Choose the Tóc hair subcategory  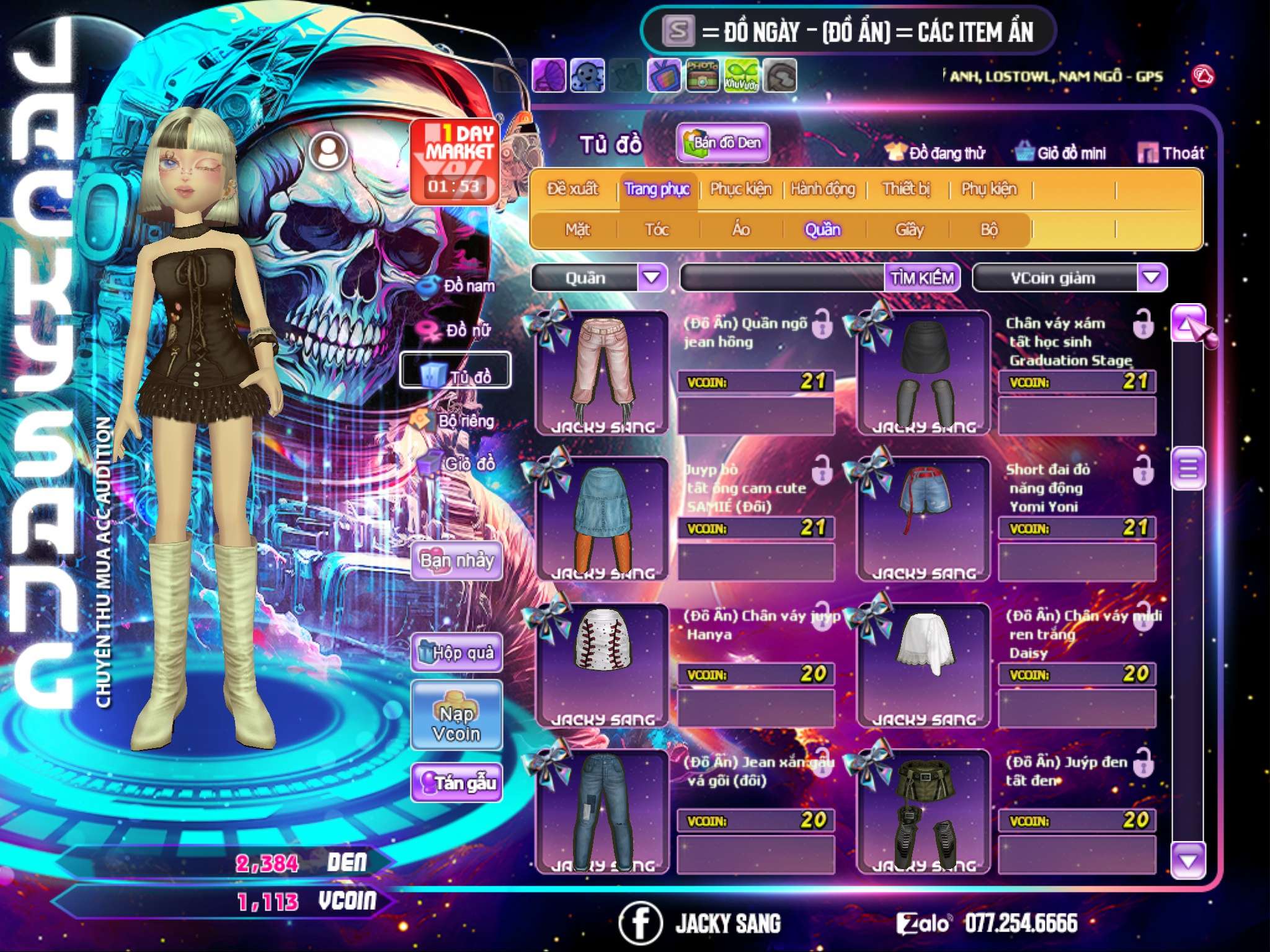pyautogui.click(x=657, y=230)
